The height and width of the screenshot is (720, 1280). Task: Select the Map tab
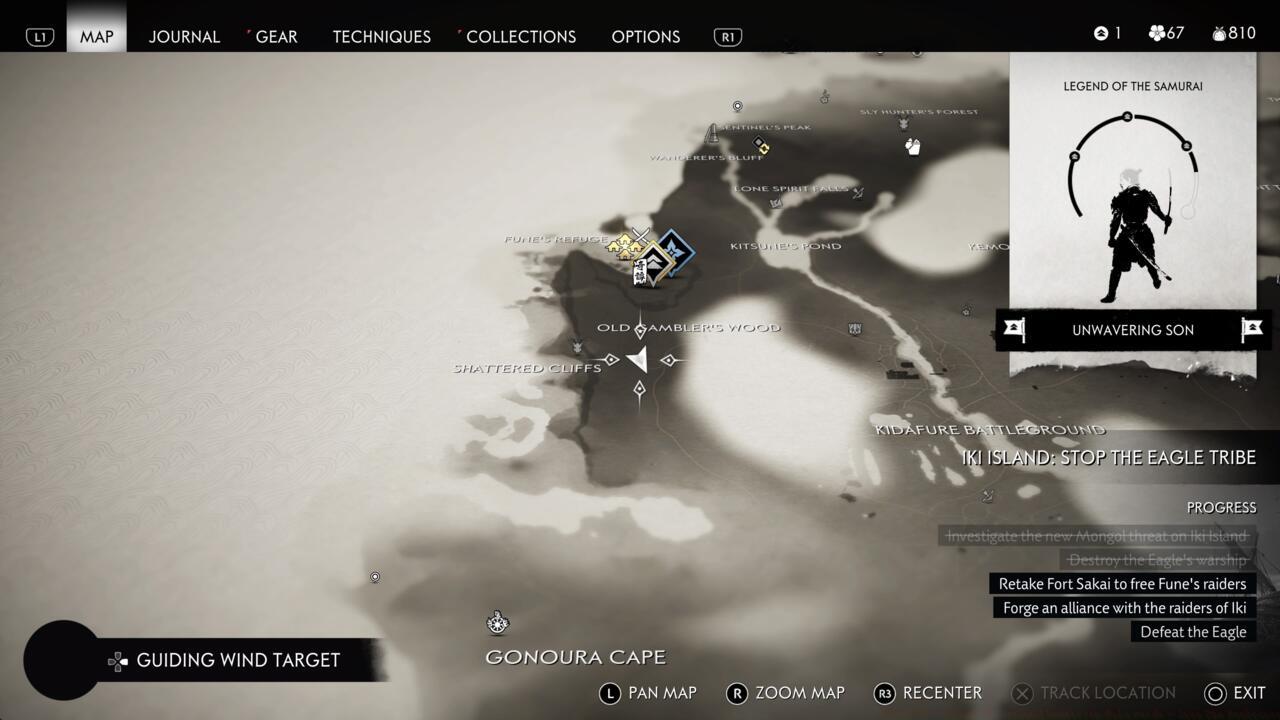click(x=97, y=36)
